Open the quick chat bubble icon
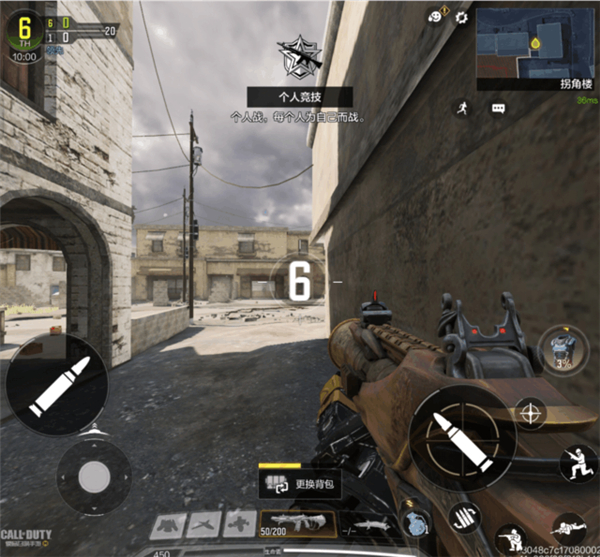600x557 pixels. click(498, 108)
